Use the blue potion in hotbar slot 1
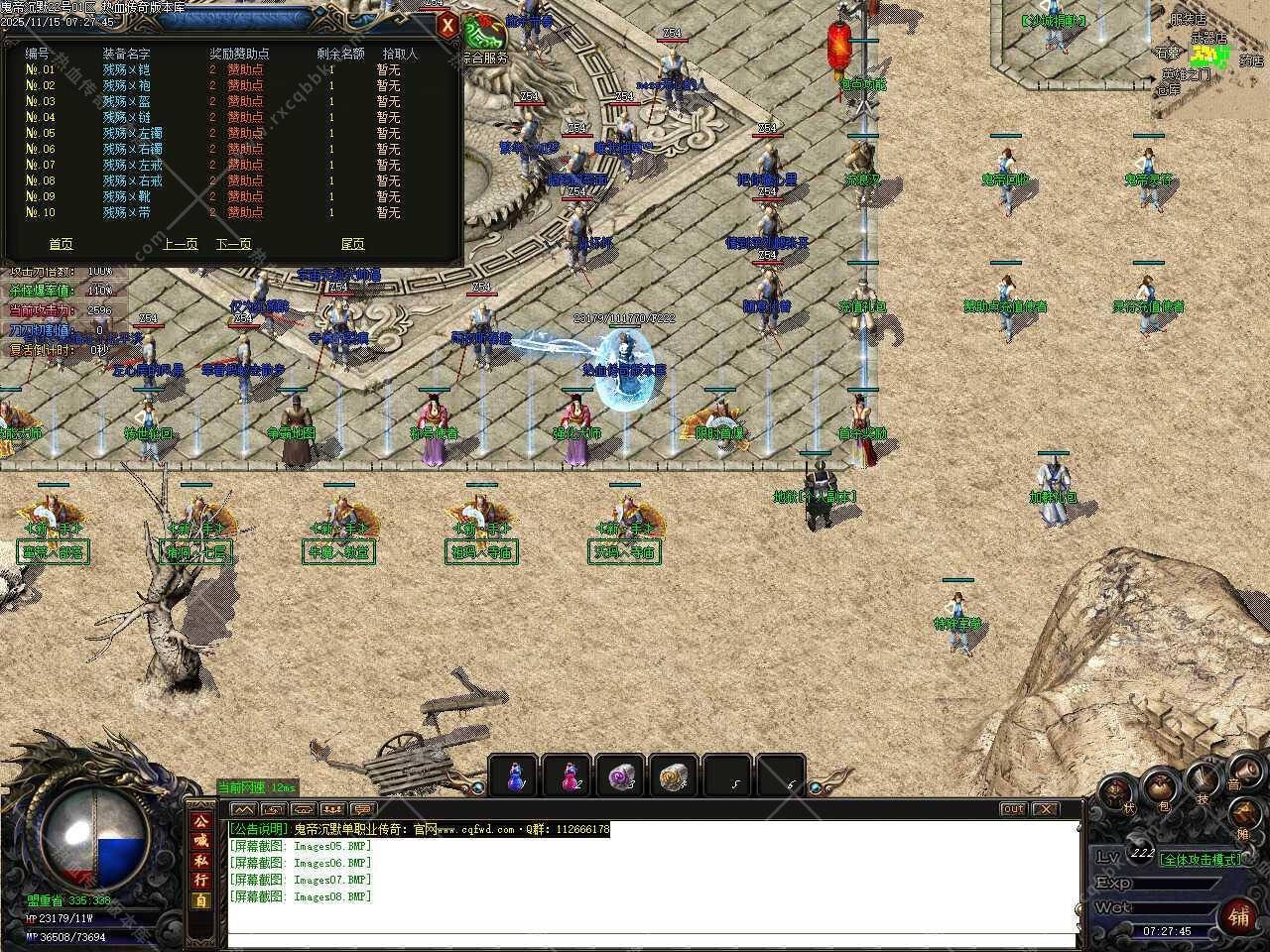This screenshot has height=952, width=1270. coord(514,775)
